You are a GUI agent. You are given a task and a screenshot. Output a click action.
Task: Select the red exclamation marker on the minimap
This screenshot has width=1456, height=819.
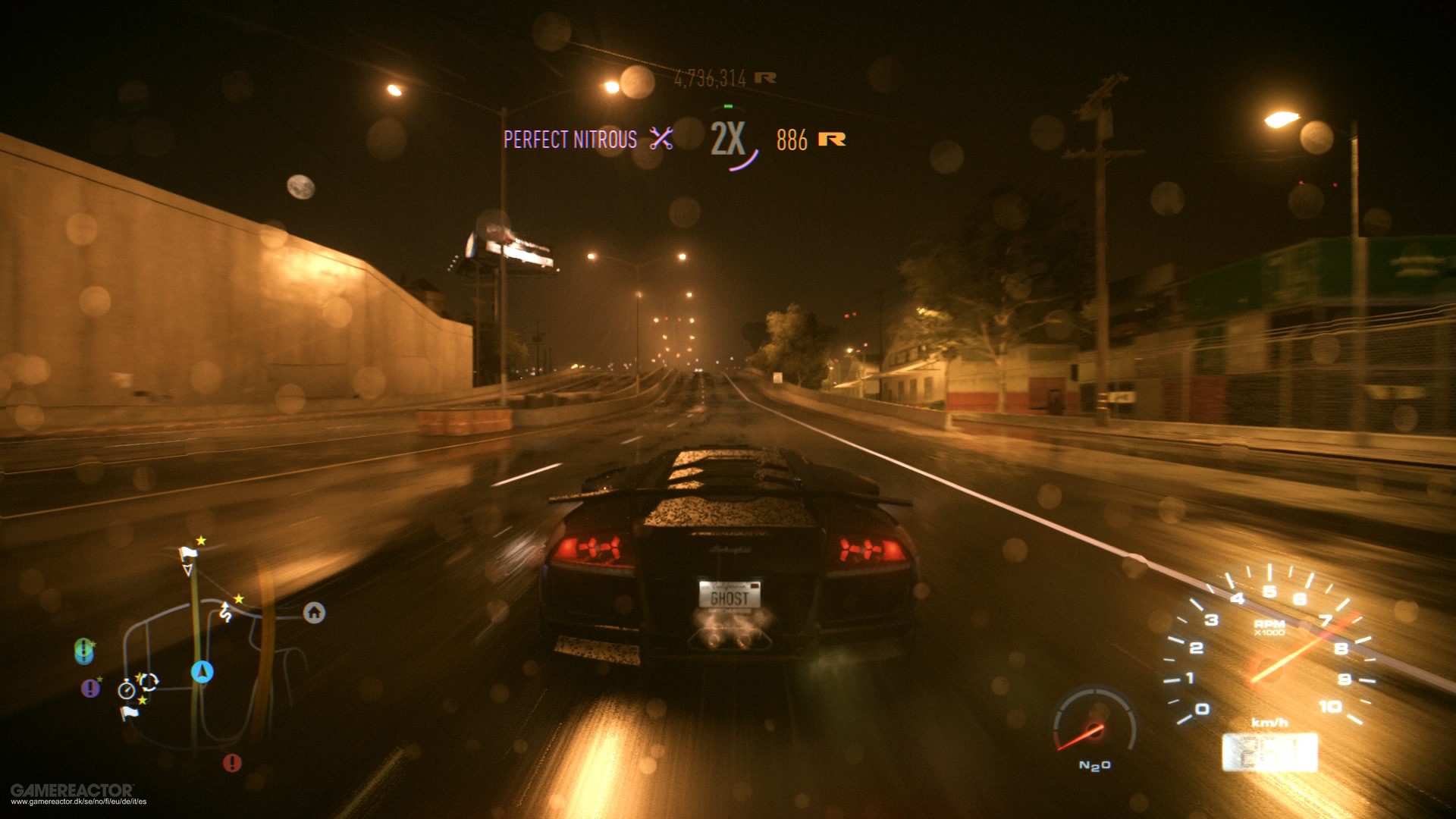tap(232, 761)
